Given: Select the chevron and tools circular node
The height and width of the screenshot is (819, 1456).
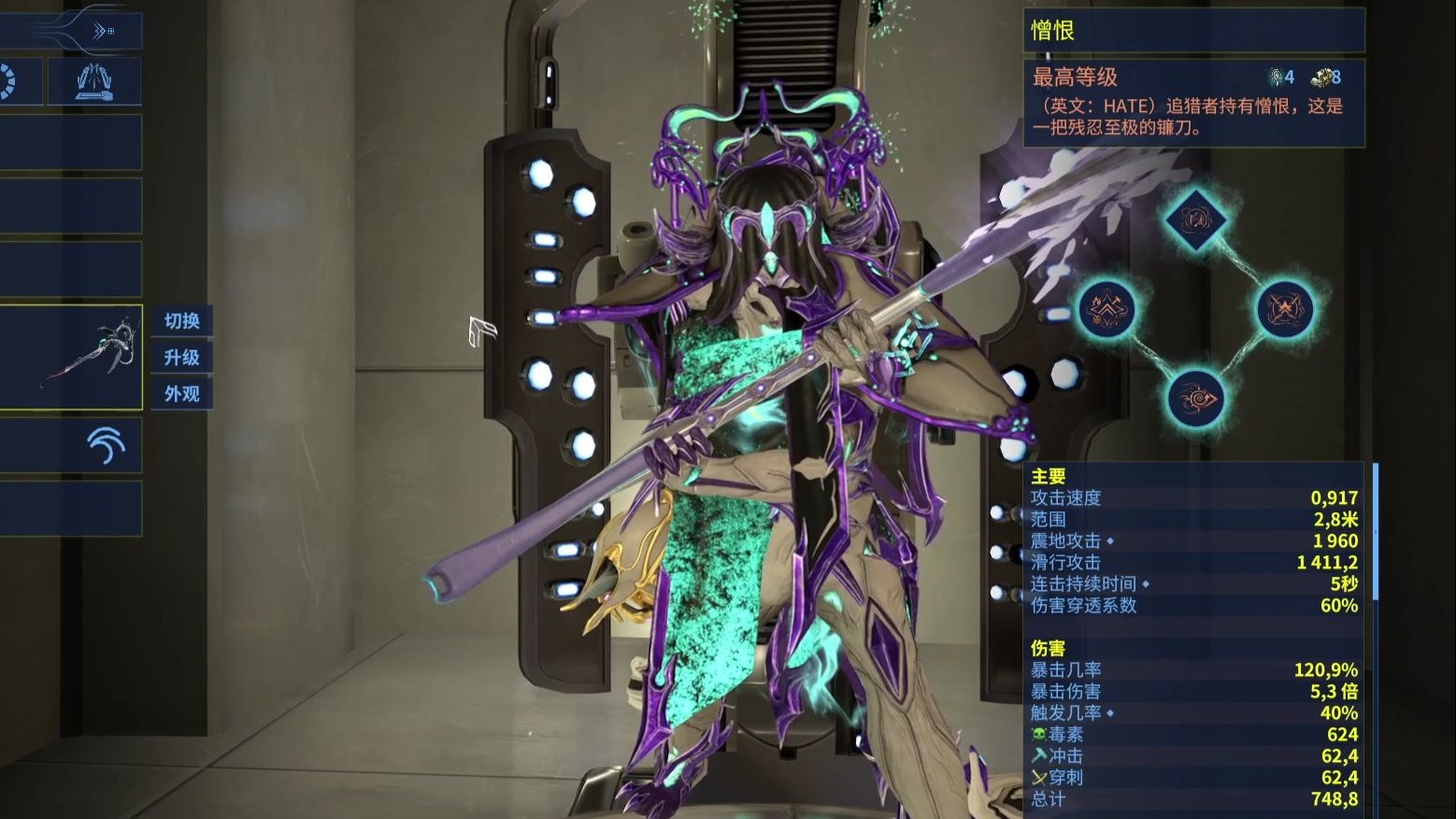Looking at the screenshot, I should pyautogui.click(x=1106, y=309).
